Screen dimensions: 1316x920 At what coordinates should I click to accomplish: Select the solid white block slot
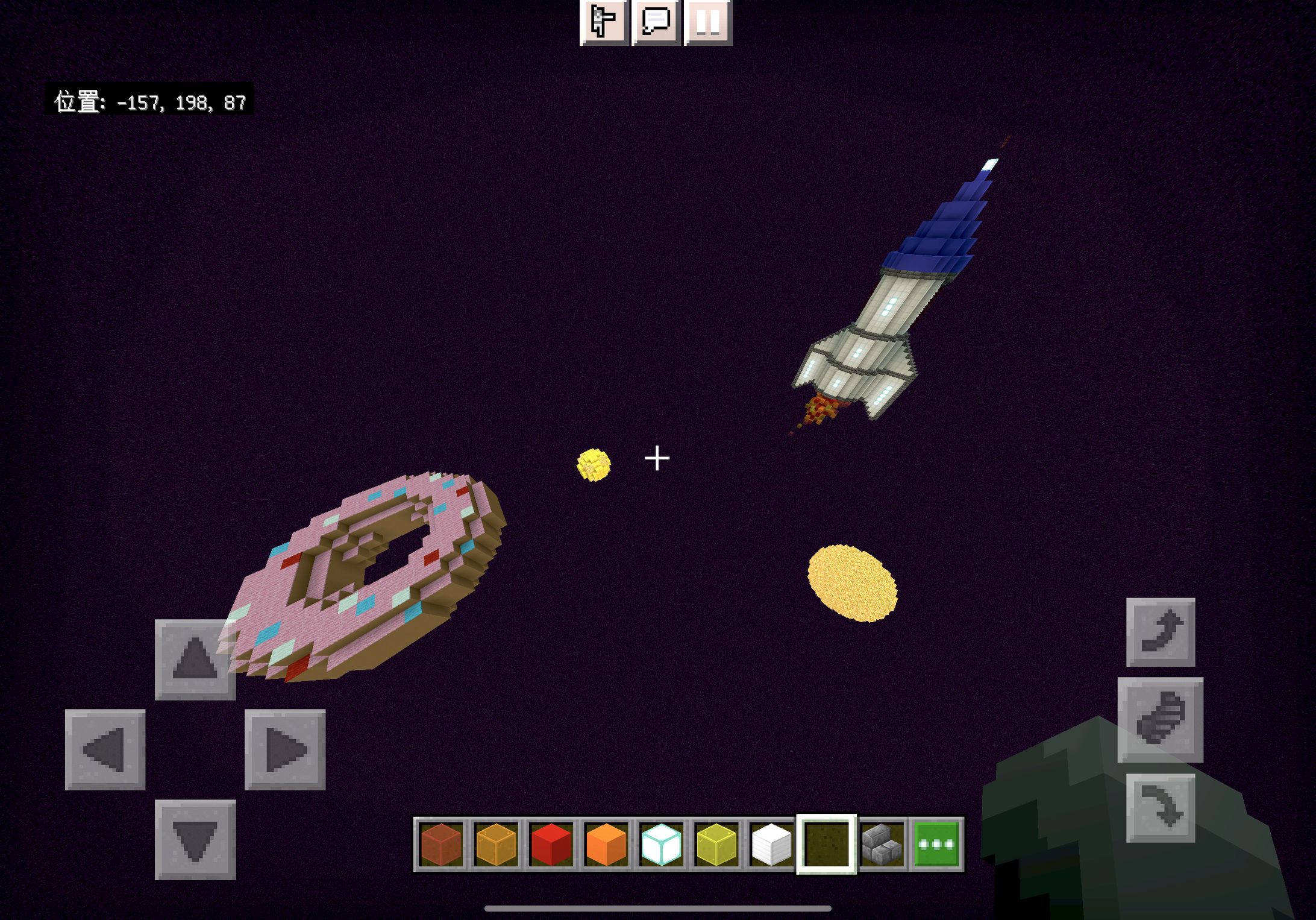pyautogui.click(x=771, y=845)
